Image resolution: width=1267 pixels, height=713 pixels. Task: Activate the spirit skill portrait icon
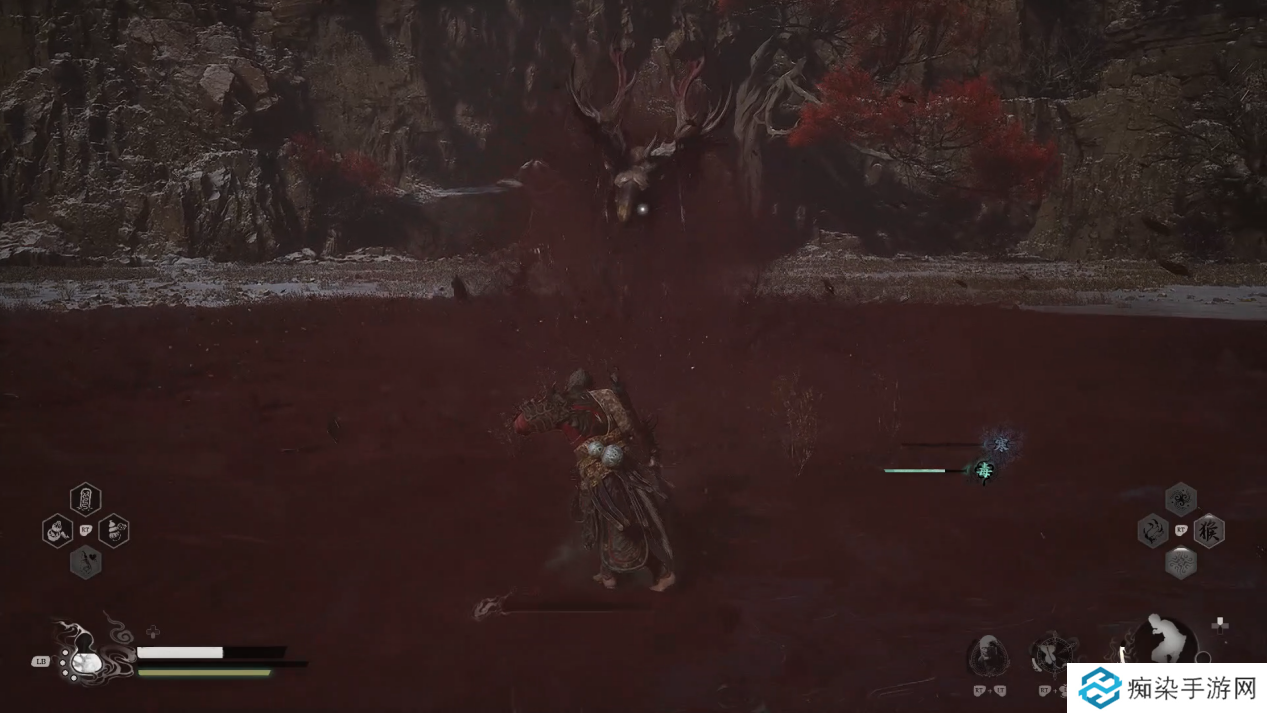[x=988, y=656]
